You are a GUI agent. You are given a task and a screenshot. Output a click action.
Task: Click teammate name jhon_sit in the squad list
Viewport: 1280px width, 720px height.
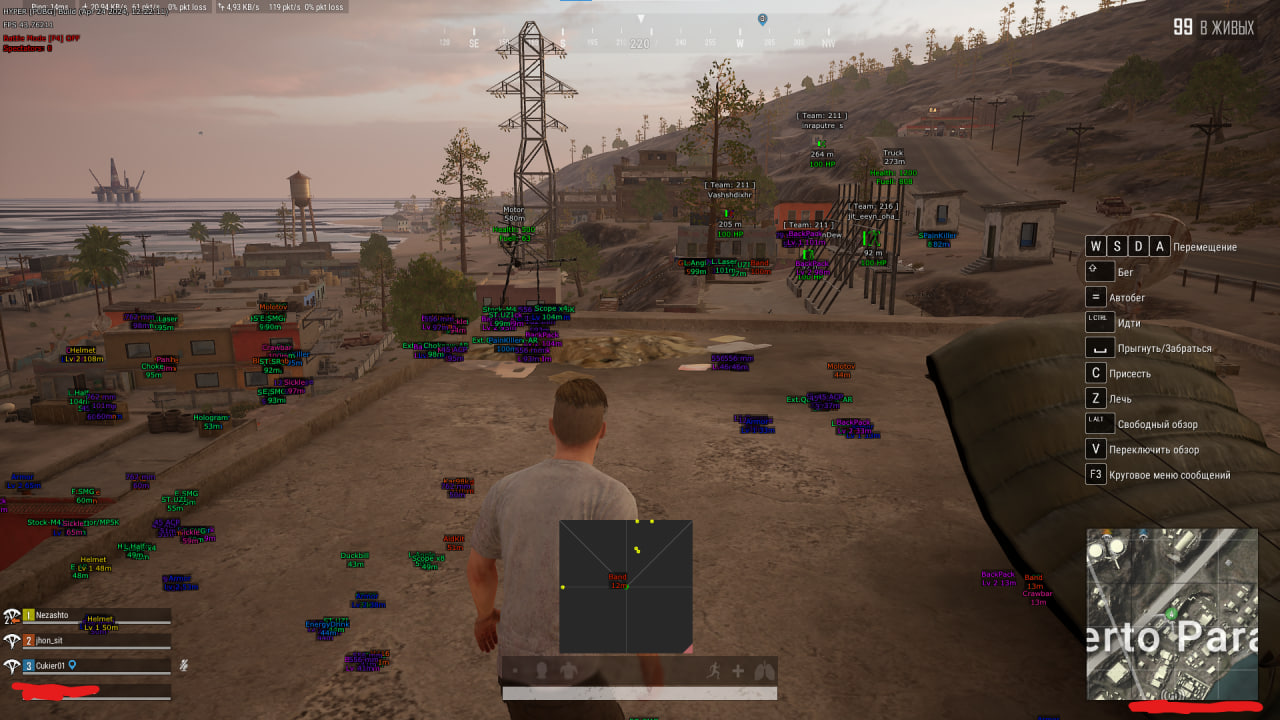point(50,641)
